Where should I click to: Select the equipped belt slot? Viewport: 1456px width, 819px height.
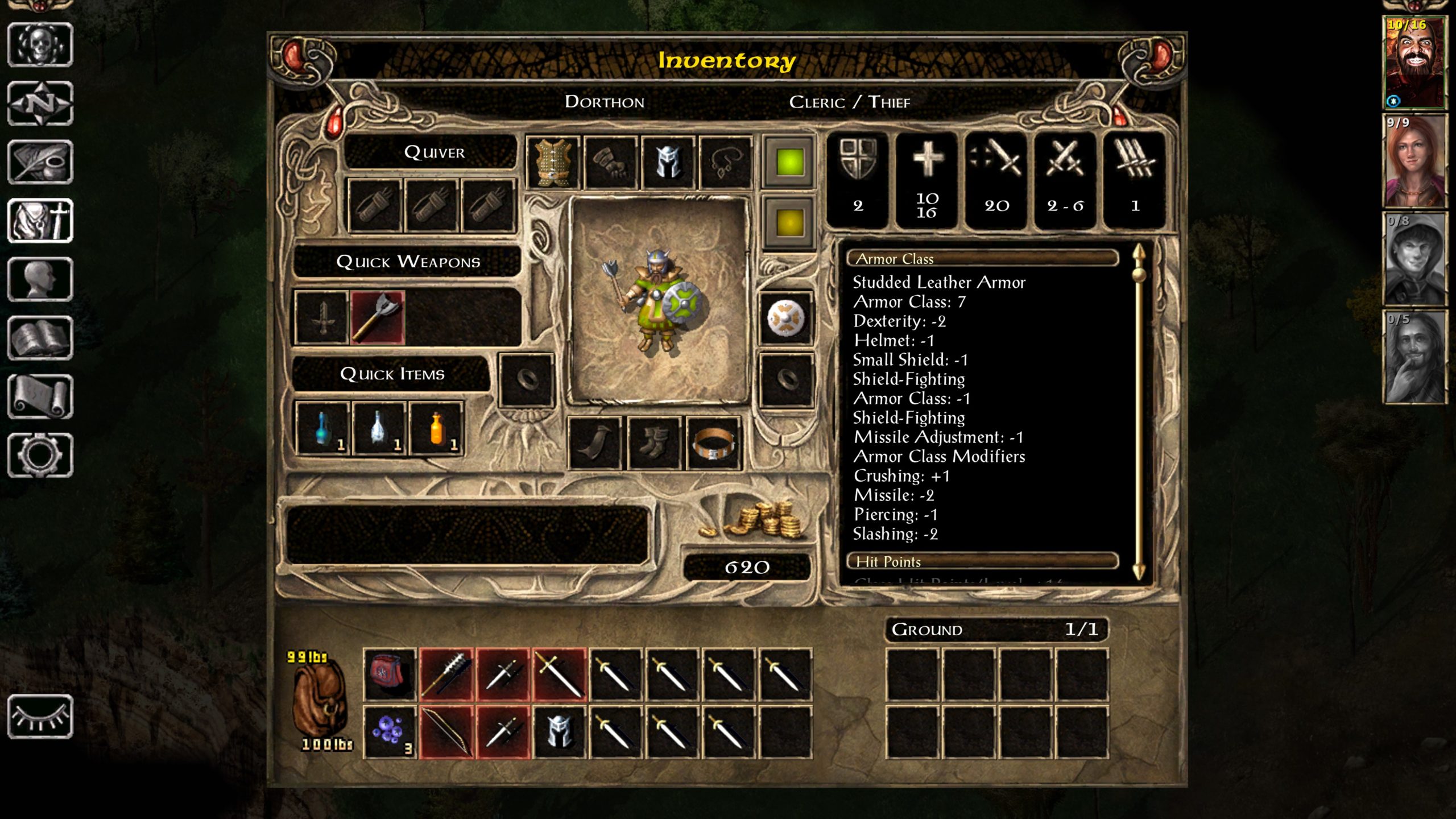[714, 444]
